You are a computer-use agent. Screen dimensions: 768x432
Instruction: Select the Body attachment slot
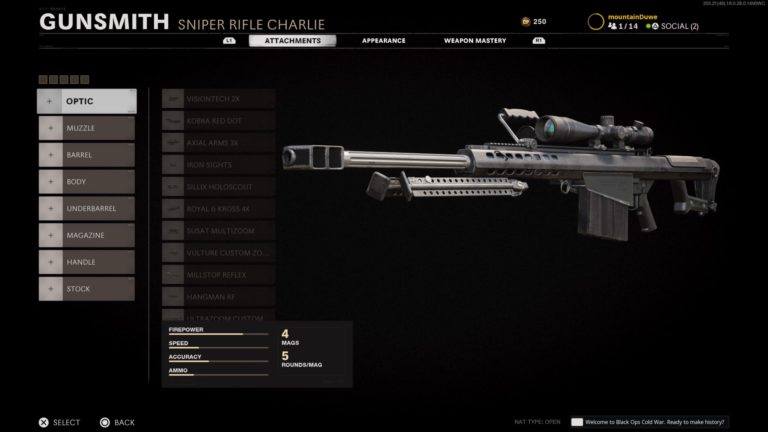coord(86,182)
